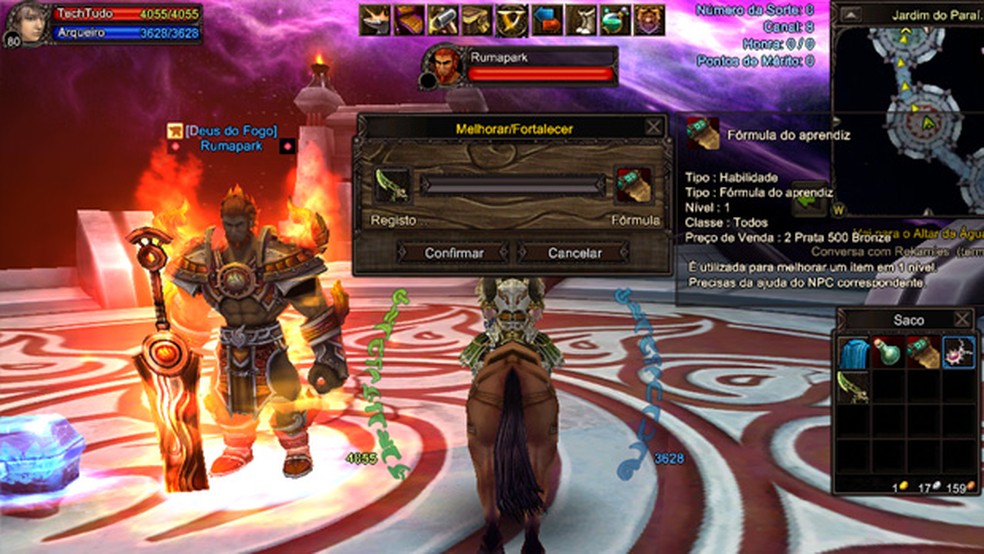Image resolution: width=984 pixels, height=554 pixels.
Task: Select the green dagger in the Registo slot
Action: pyautogui.click(x=391, y=185)
